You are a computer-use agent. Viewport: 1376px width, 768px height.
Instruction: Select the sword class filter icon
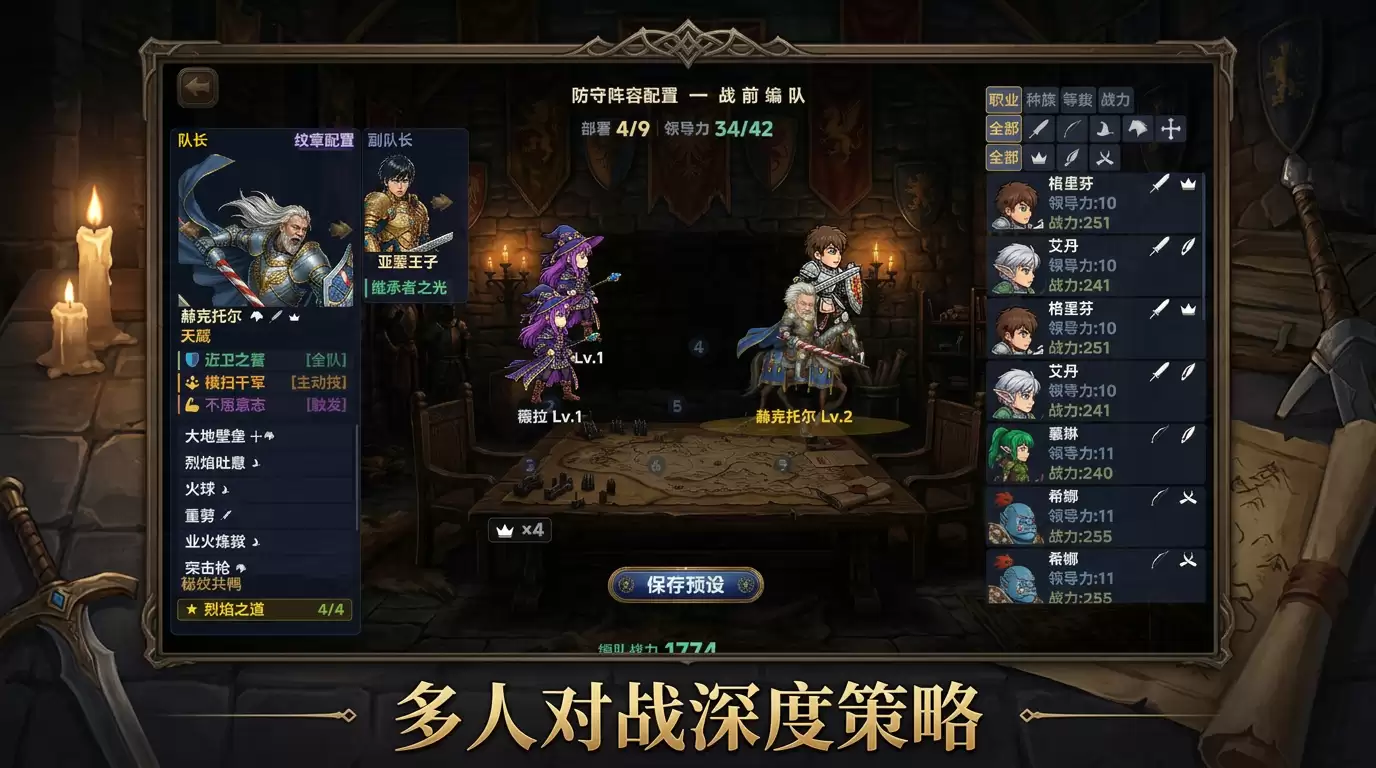1041,128
